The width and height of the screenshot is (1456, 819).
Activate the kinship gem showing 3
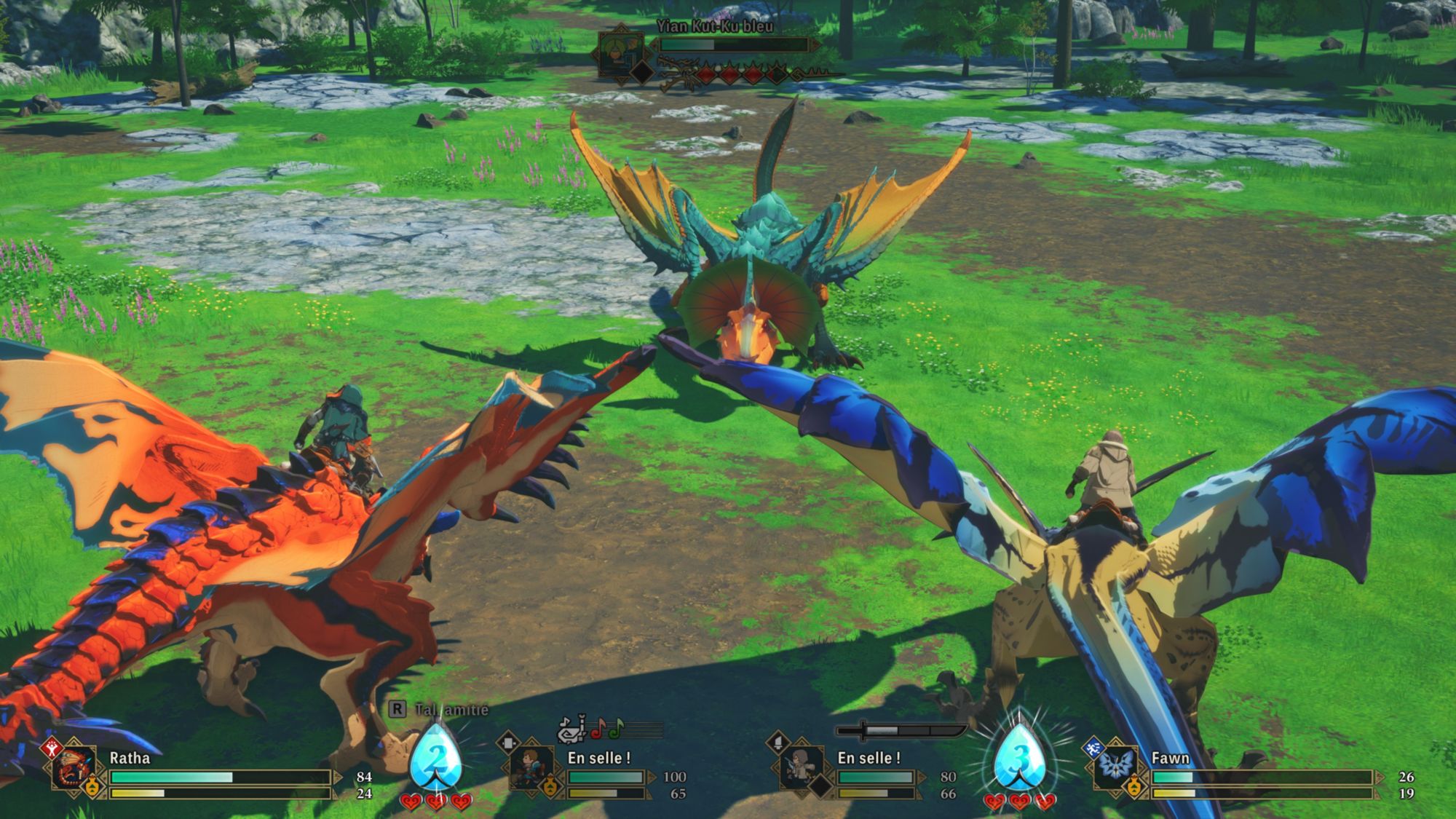pos(1019,758)
